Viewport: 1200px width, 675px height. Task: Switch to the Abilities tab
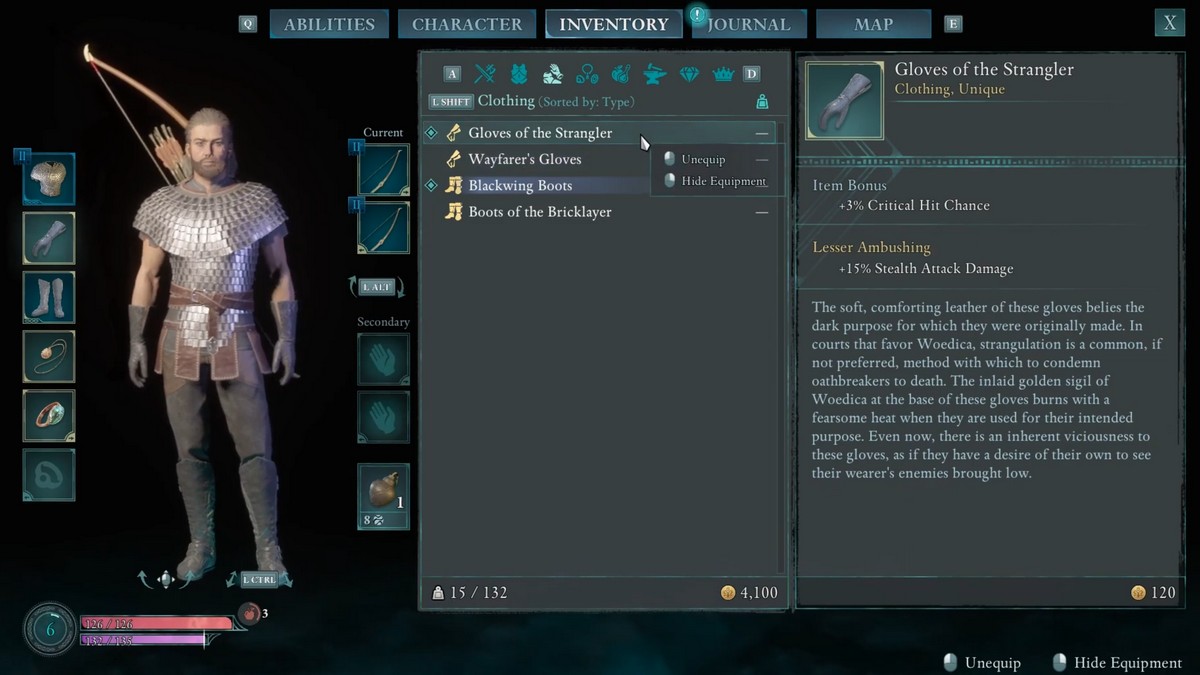[x=329, y=24]
